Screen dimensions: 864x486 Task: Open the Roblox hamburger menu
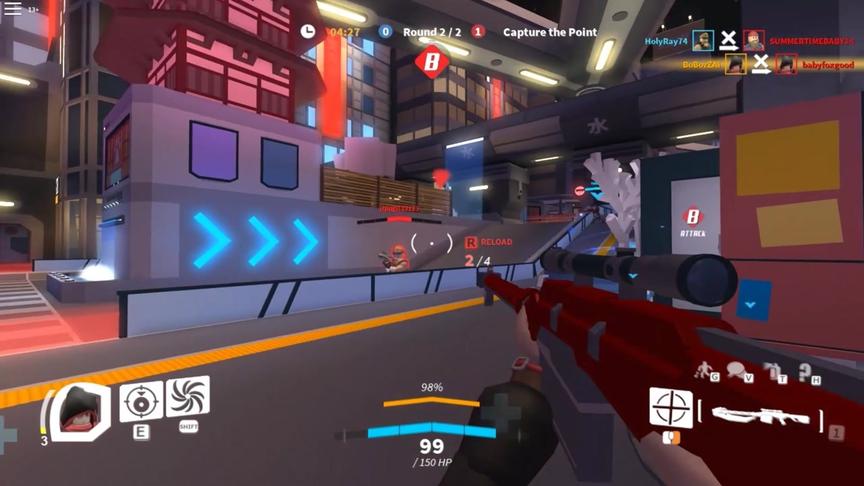coord(14,9)
